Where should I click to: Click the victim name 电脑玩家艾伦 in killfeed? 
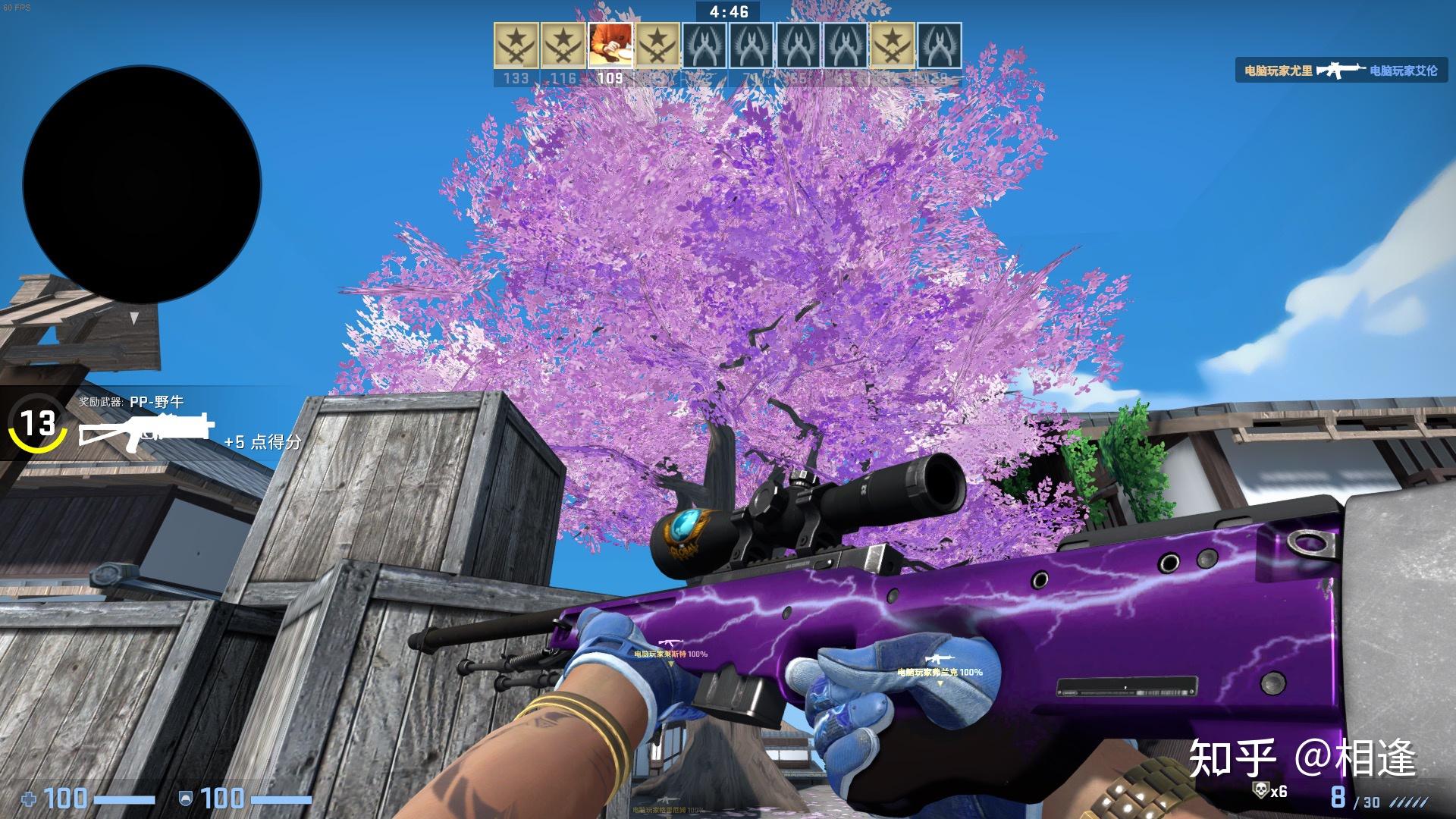point(1404,71)
